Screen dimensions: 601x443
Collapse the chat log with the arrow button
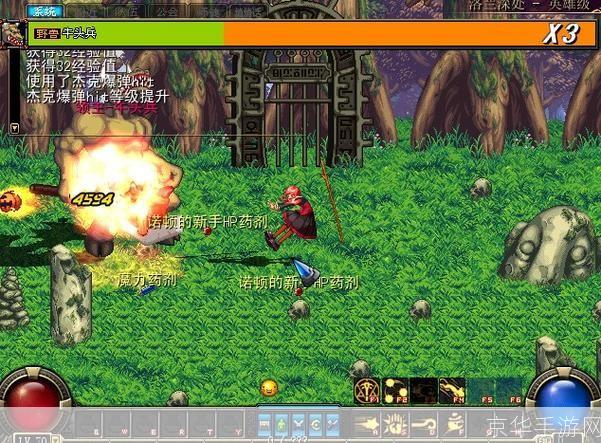14,128
